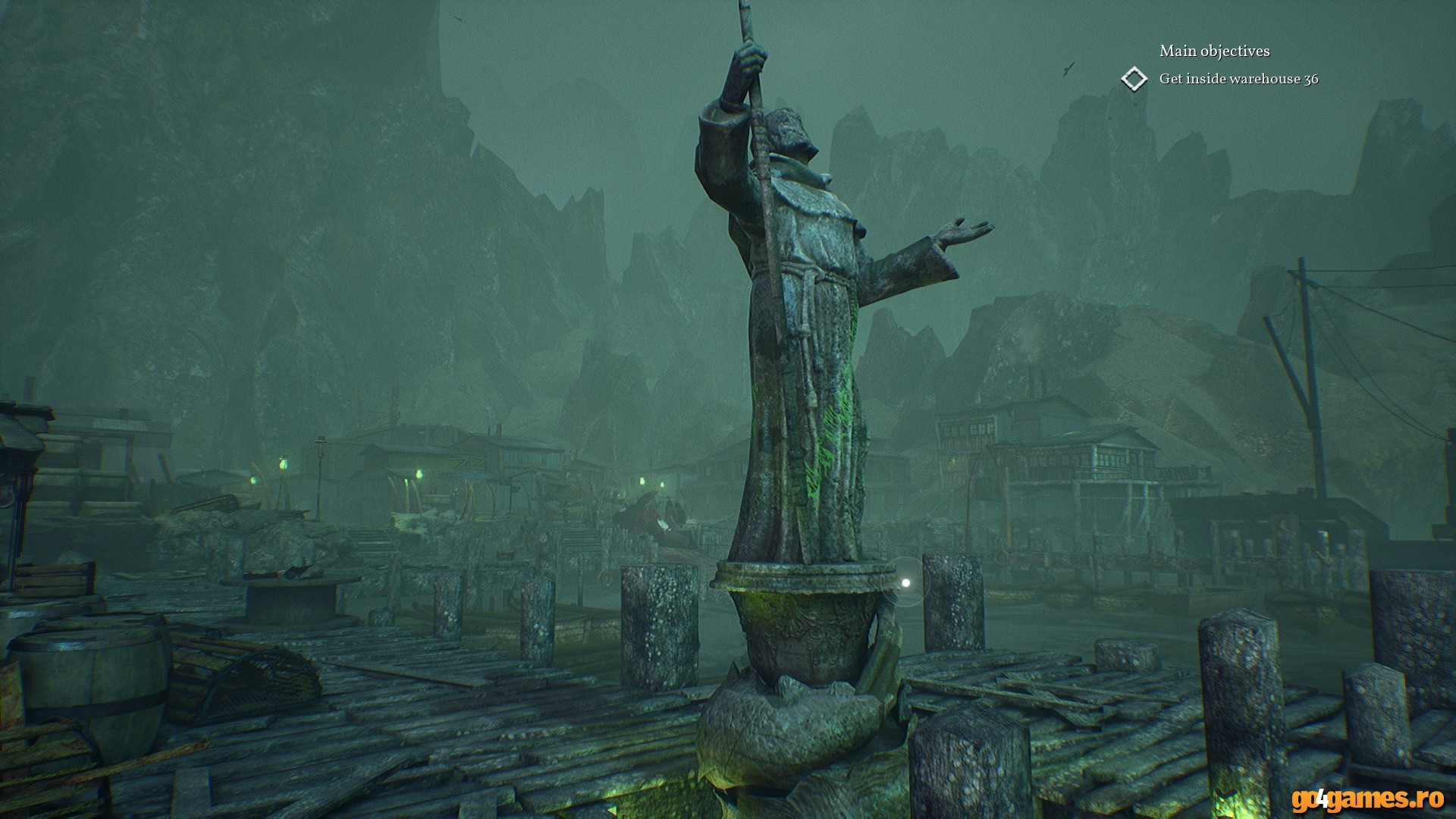Open the Main objectives tracker heading

coord(1214,51)
